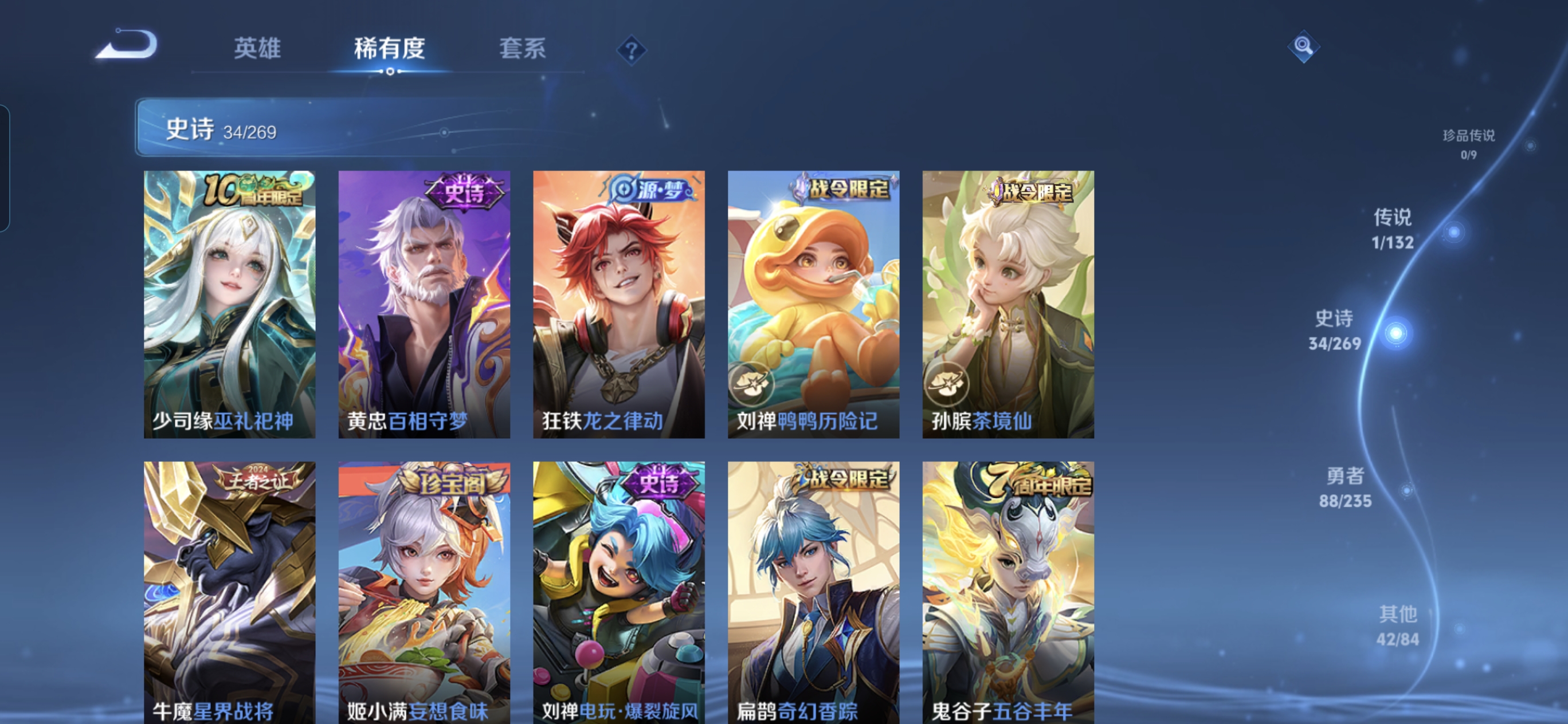Screen dimensions: 1568x724
Task: View the 扁鹊 奇幻香踪 skin card
Action: 814,591
